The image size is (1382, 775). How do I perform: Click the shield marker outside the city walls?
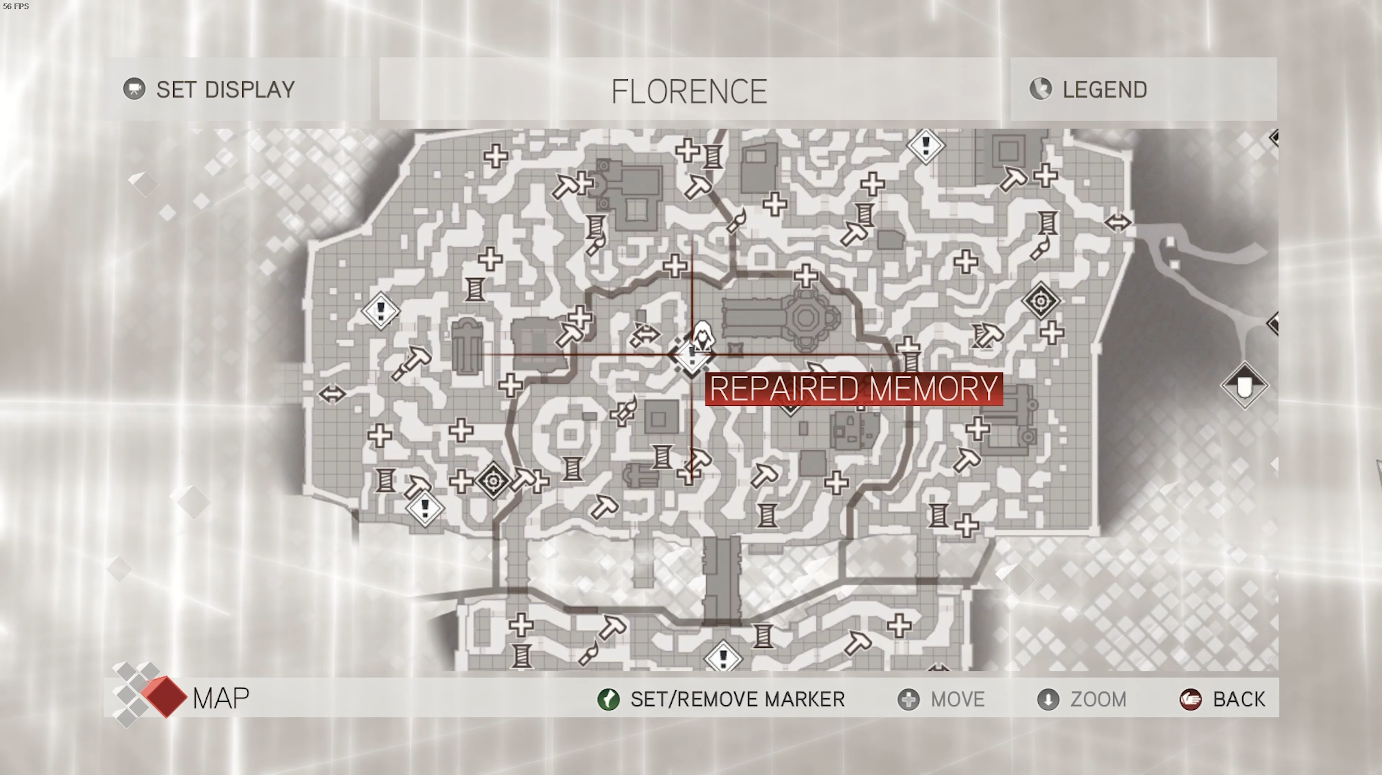[x=1244, y=385]
